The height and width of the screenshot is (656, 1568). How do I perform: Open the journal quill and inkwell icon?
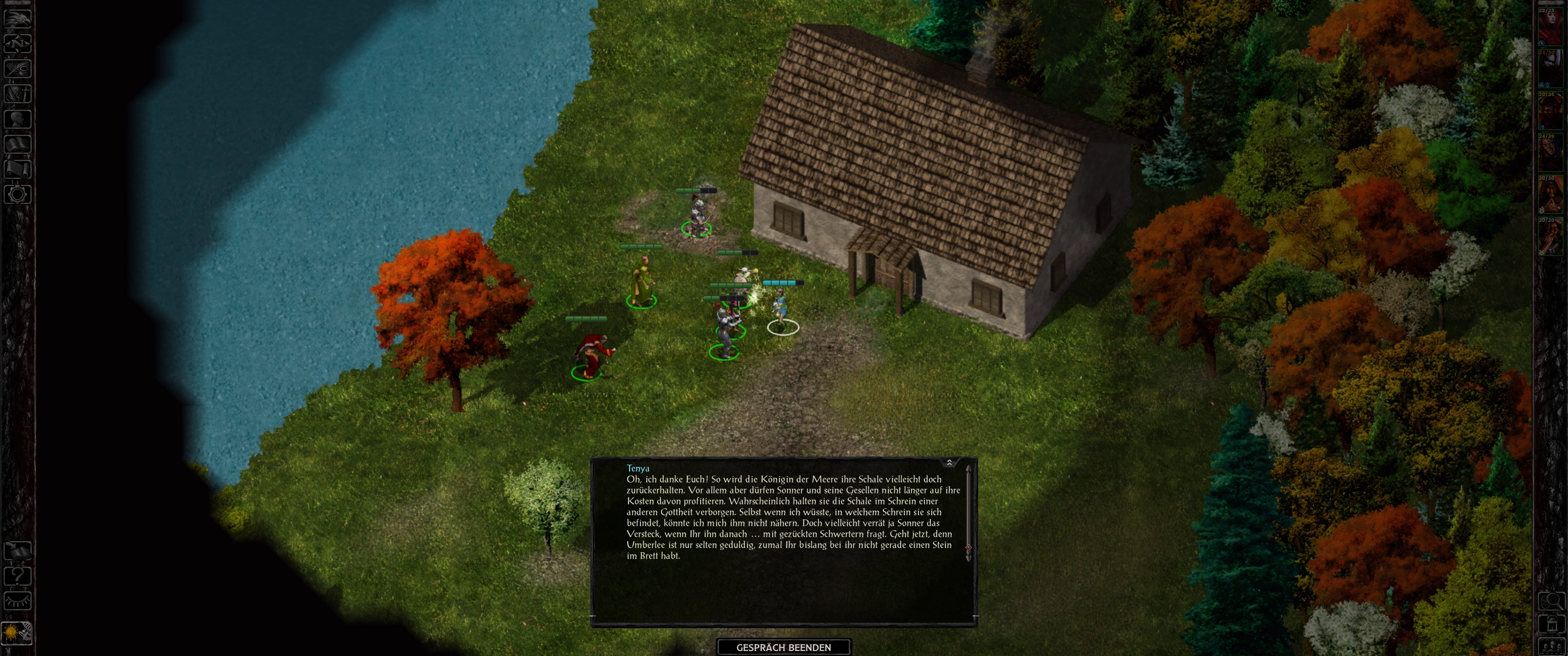17,69
